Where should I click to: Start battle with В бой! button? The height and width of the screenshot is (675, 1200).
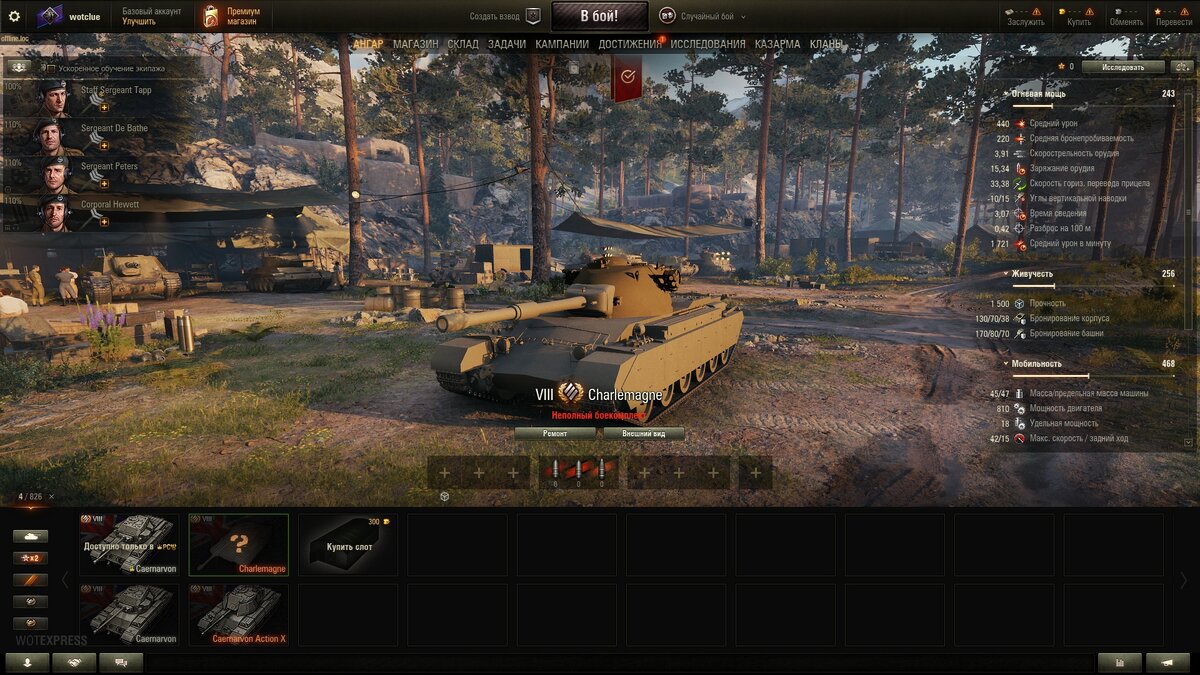[x=599, y=16]
